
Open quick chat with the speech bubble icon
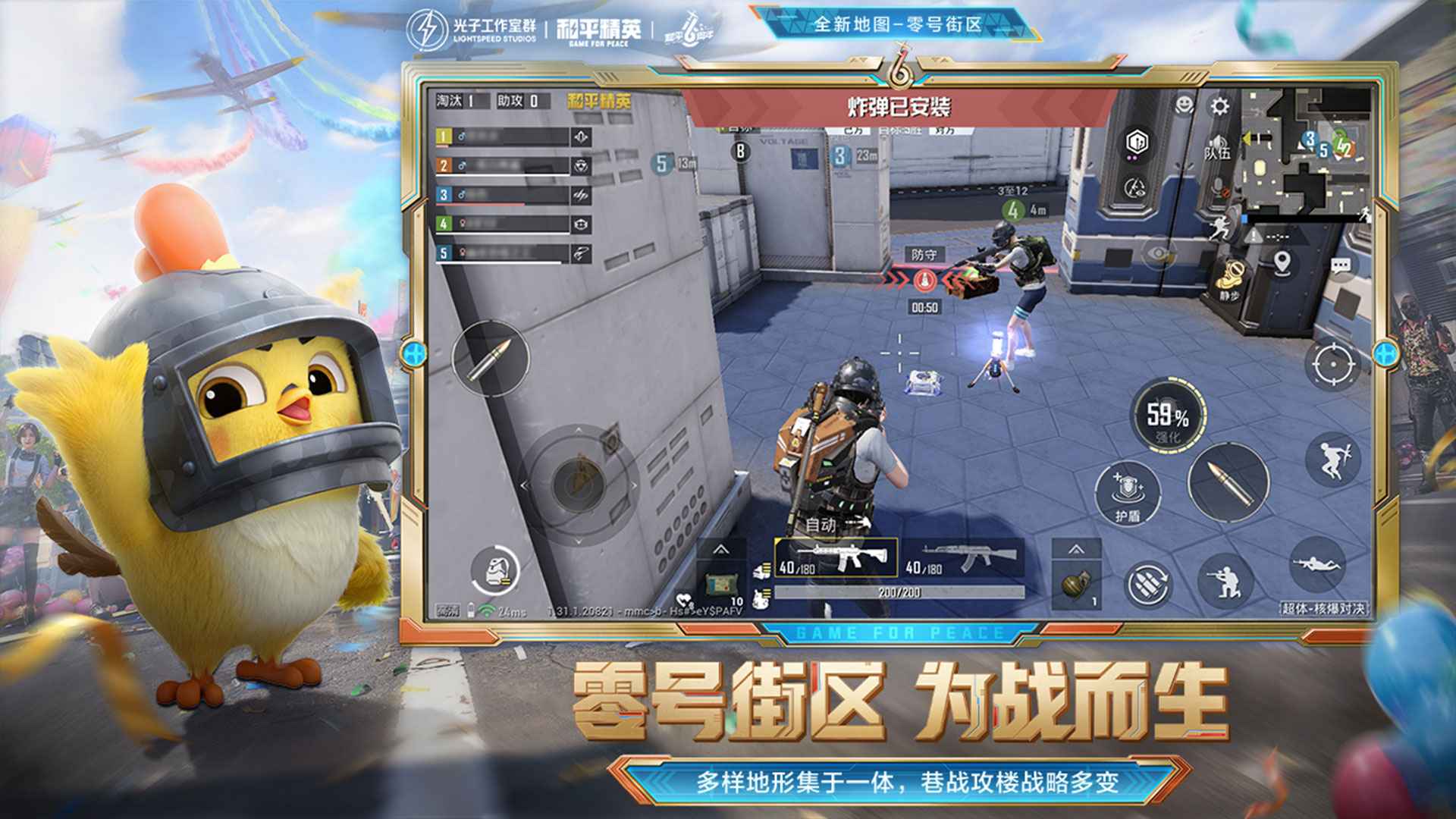pos(1341,266)
